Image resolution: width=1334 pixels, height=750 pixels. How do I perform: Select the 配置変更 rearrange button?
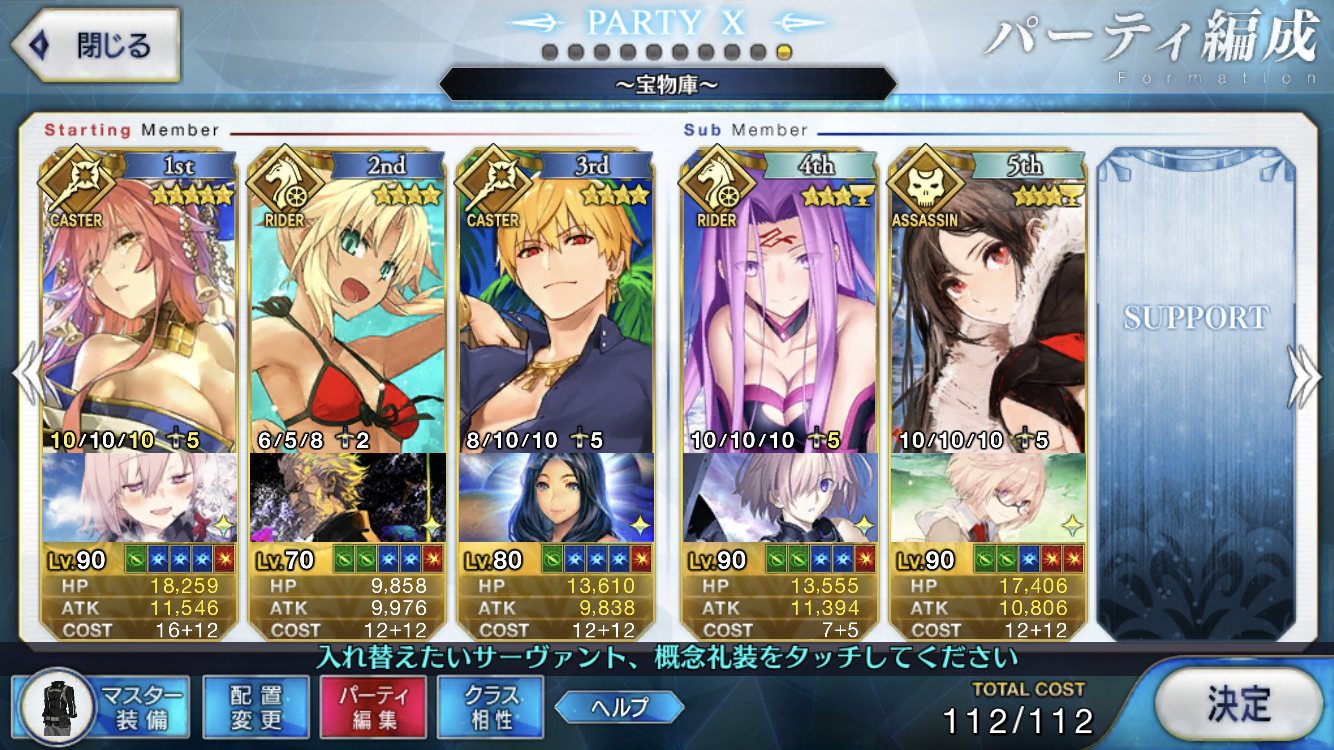(x=255, y=706)
